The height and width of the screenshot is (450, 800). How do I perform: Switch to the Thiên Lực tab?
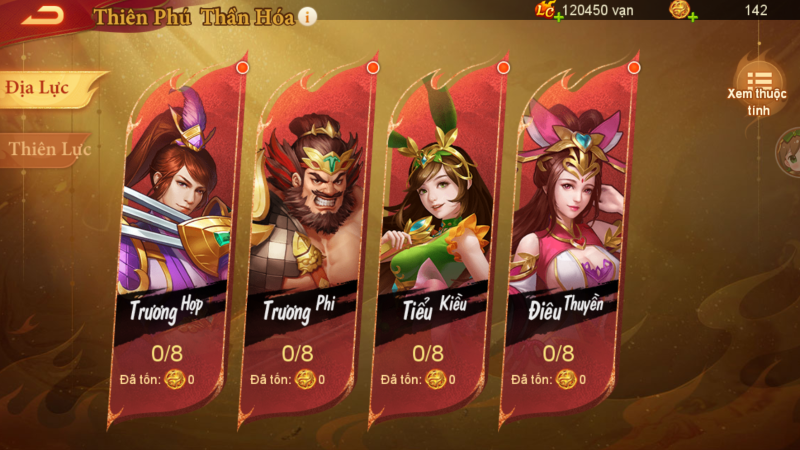(x=48, y=150)
